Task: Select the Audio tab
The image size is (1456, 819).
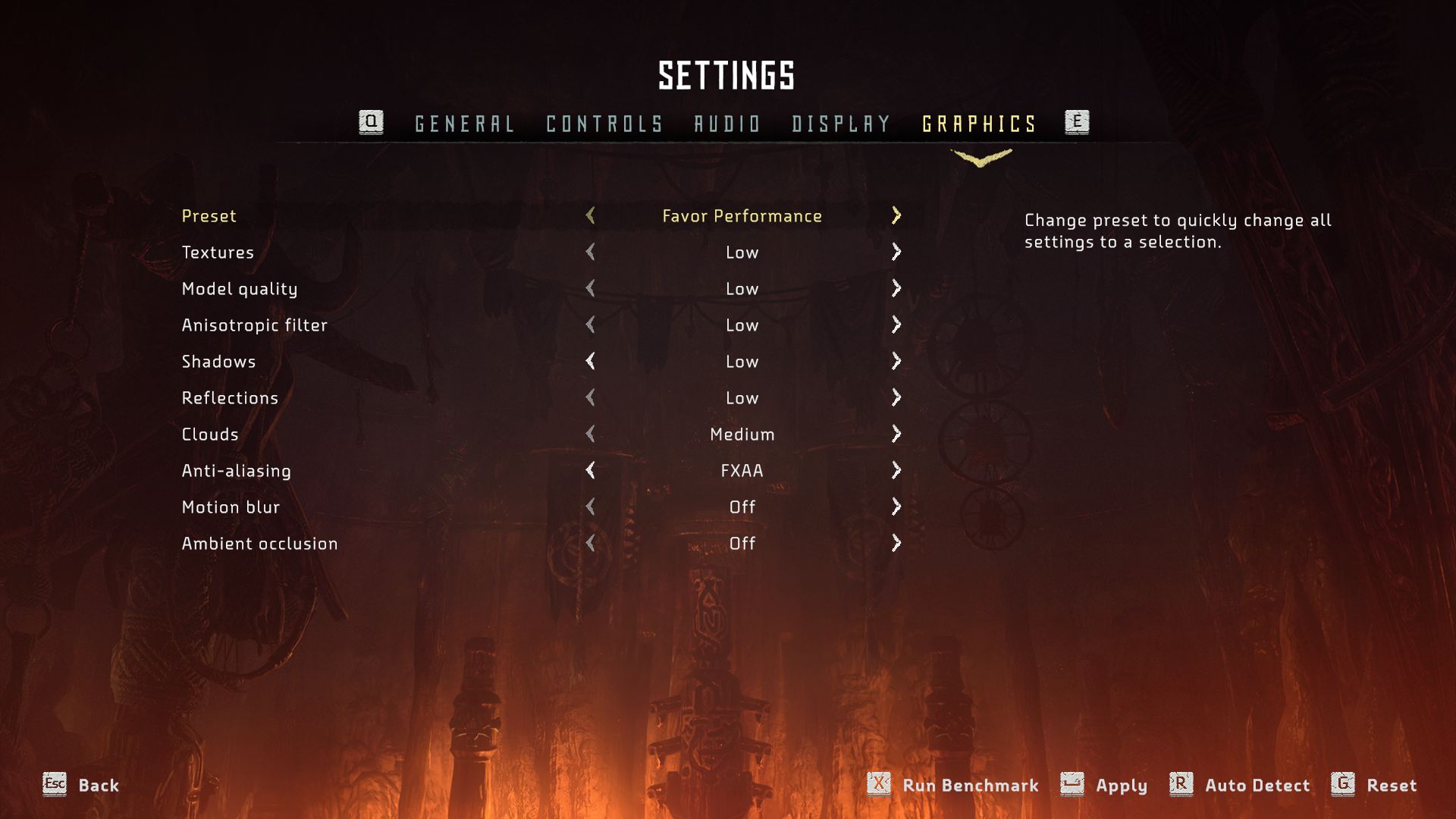Action: [727, 124]
